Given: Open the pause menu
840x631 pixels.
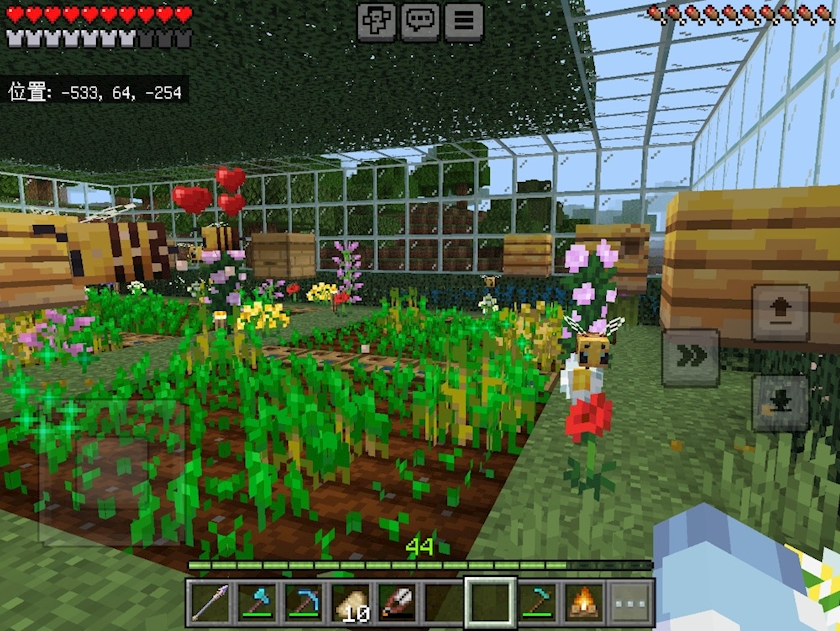Looking at the screenshot, I should pos(464,21).
